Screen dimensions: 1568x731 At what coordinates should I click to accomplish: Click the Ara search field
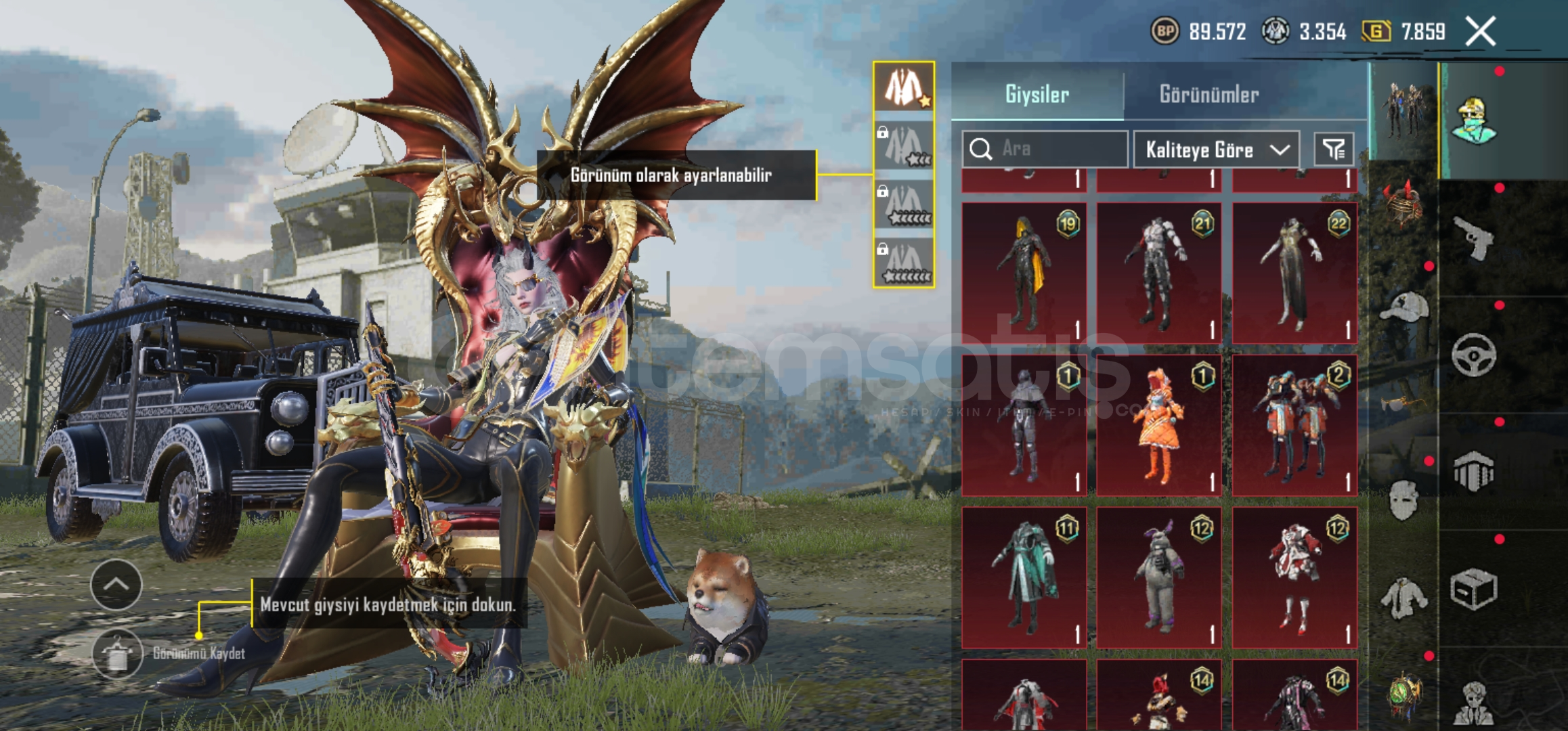point(1045,149)
